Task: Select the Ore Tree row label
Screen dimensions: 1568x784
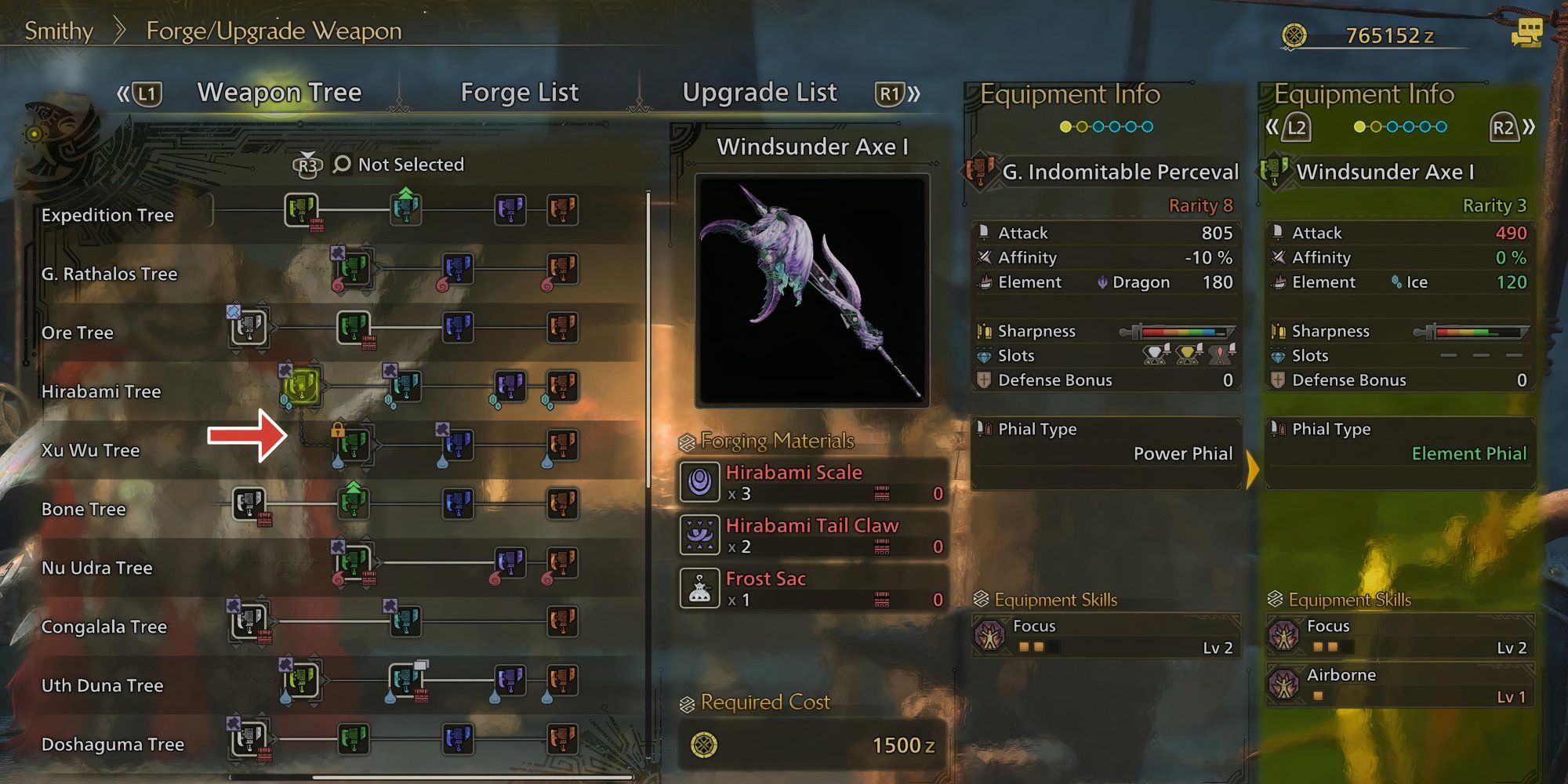Action: (77, 332)
